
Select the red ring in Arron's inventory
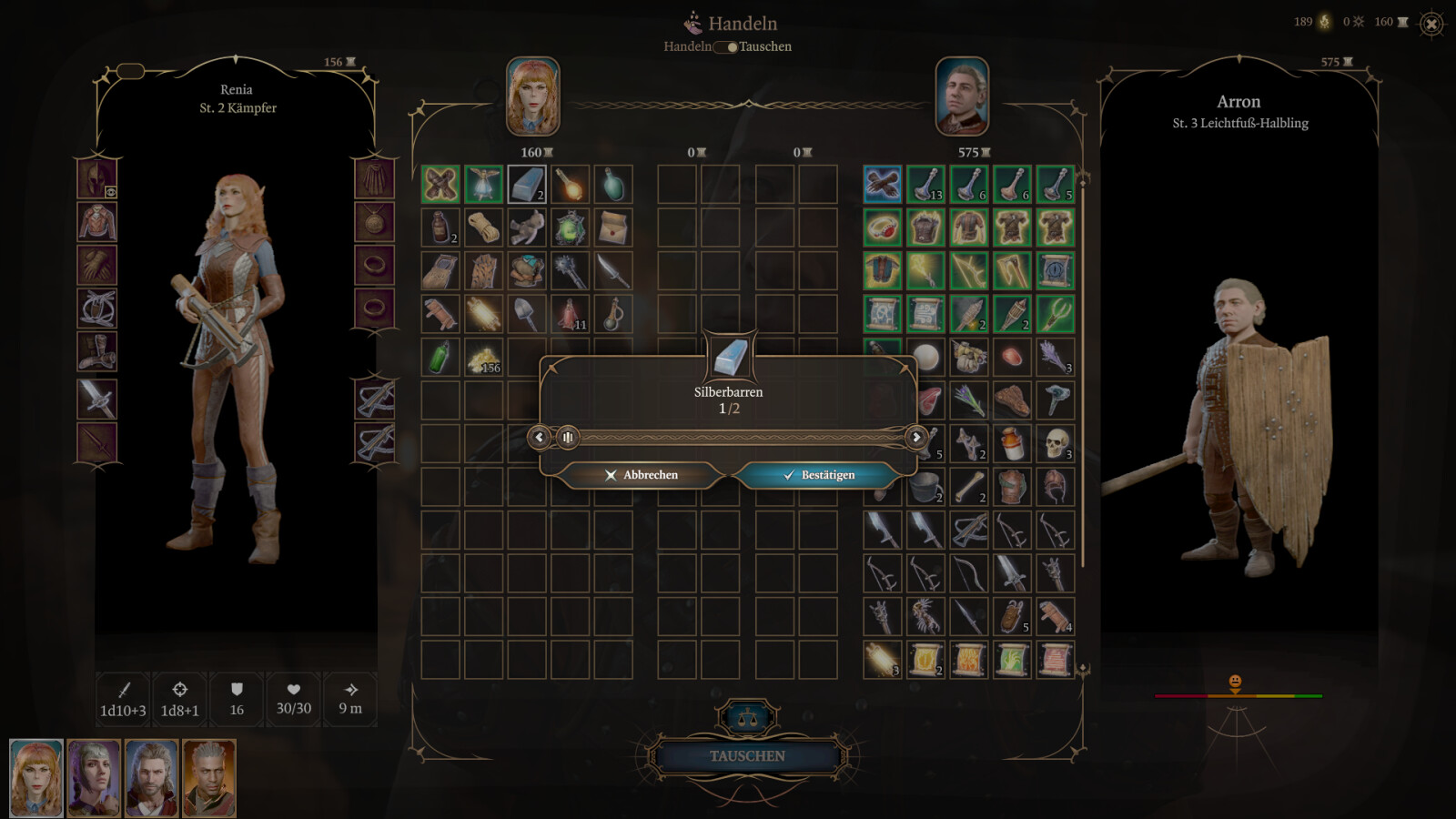pyautogui.click(x=882, y=227)
